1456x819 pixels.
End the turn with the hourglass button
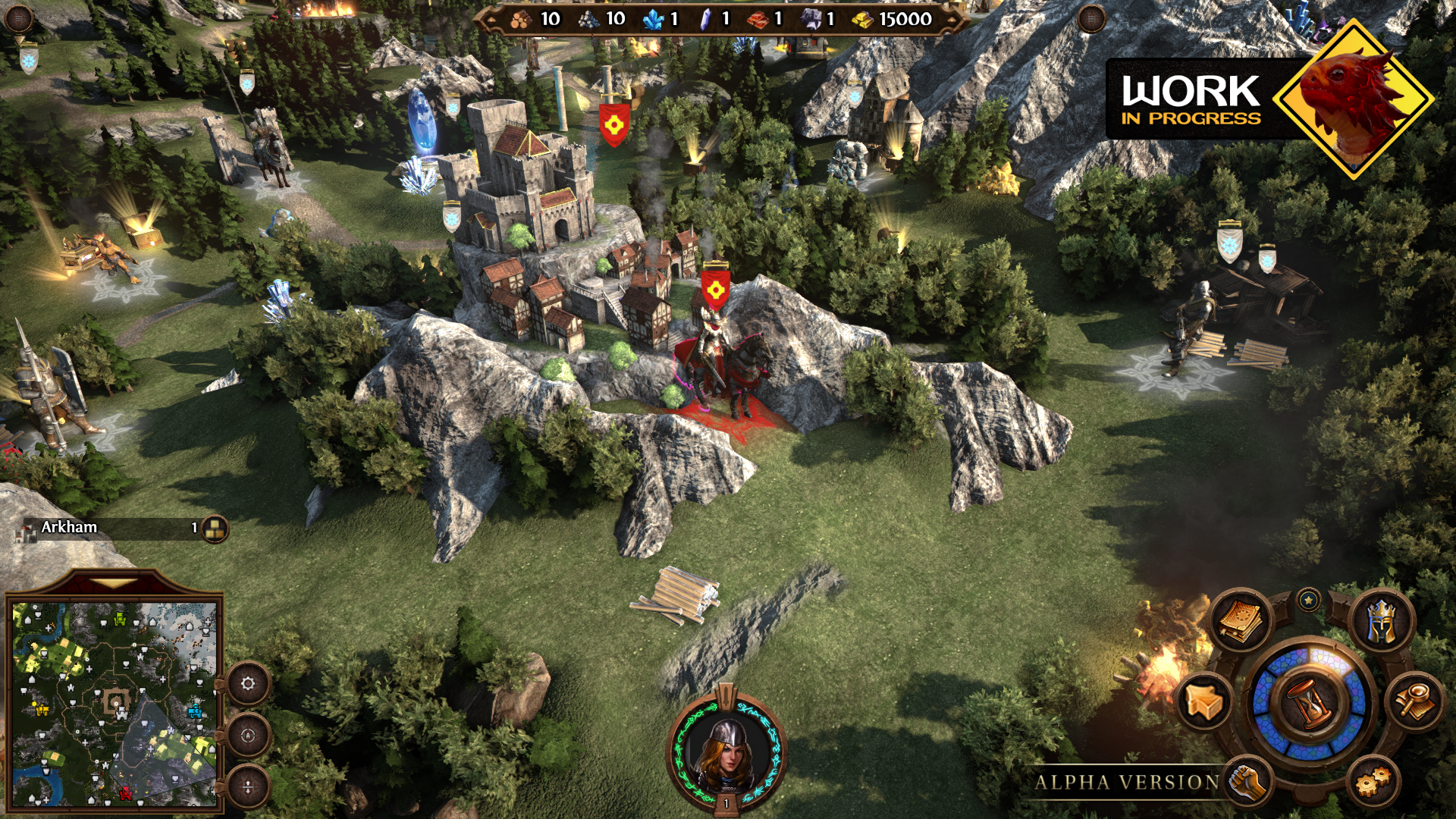click(1310, 701)
